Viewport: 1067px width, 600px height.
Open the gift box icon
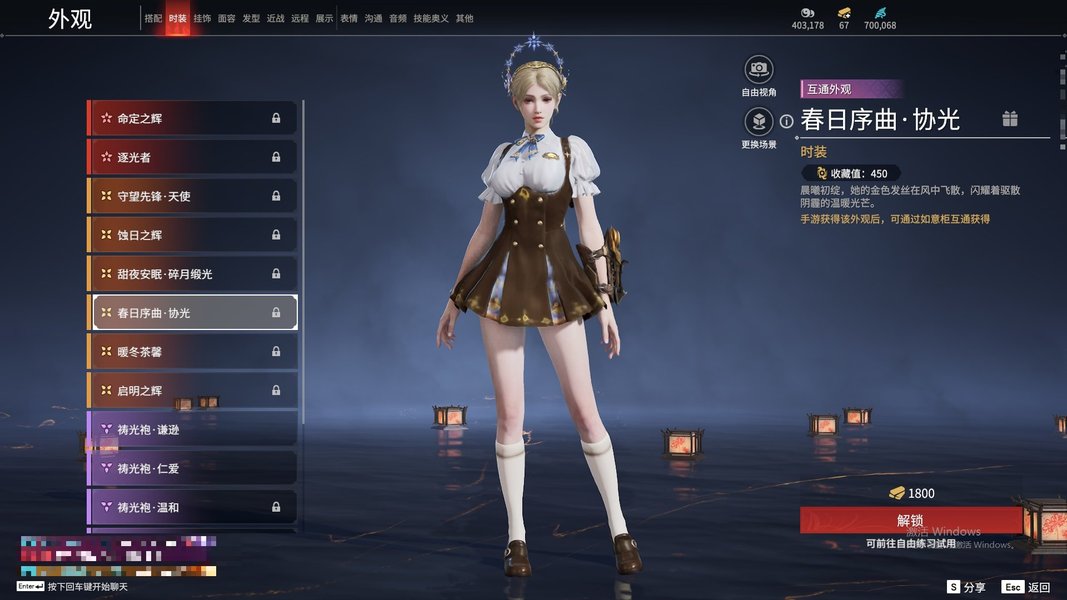(x=1010, y=120)
